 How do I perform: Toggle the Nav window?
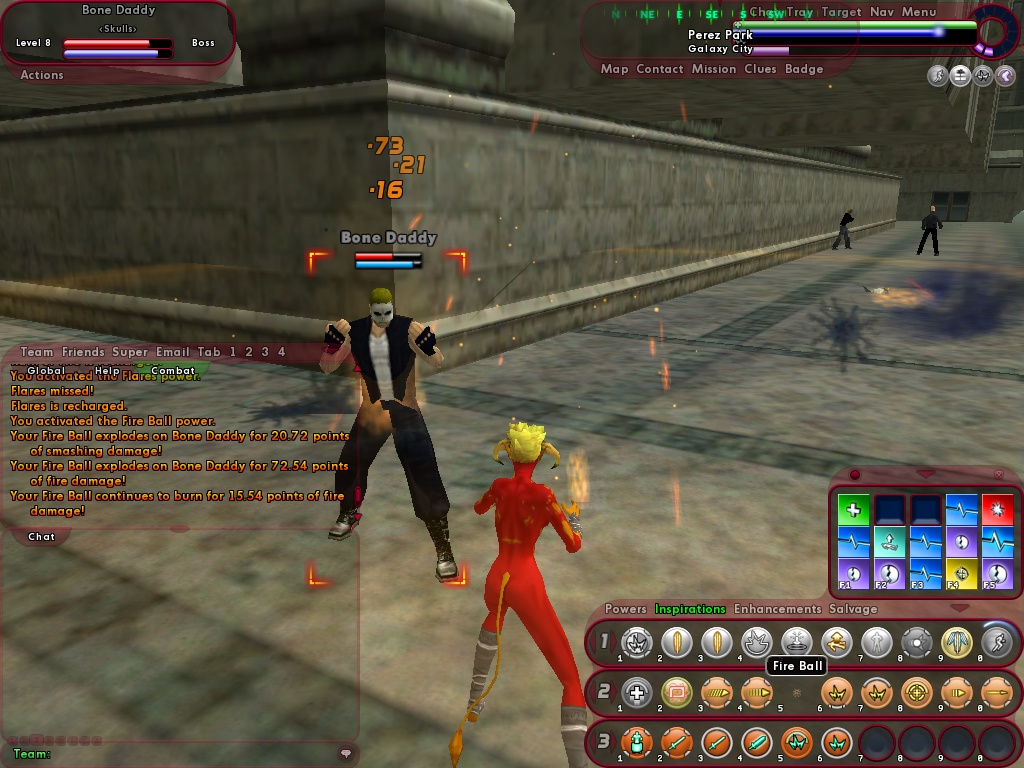tap(882, 12)
